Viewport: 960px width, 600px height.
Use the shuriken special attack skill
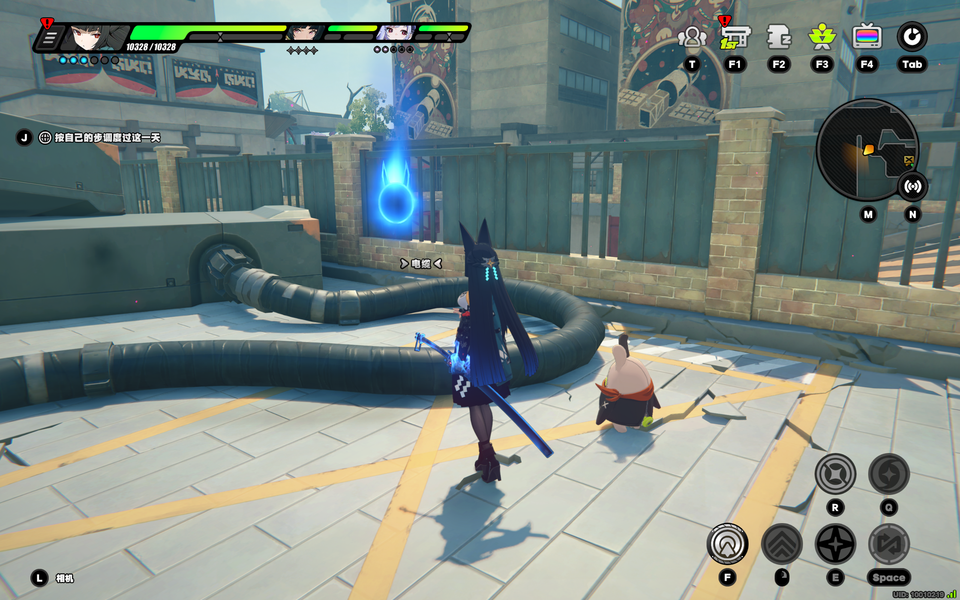click(835, 544)
